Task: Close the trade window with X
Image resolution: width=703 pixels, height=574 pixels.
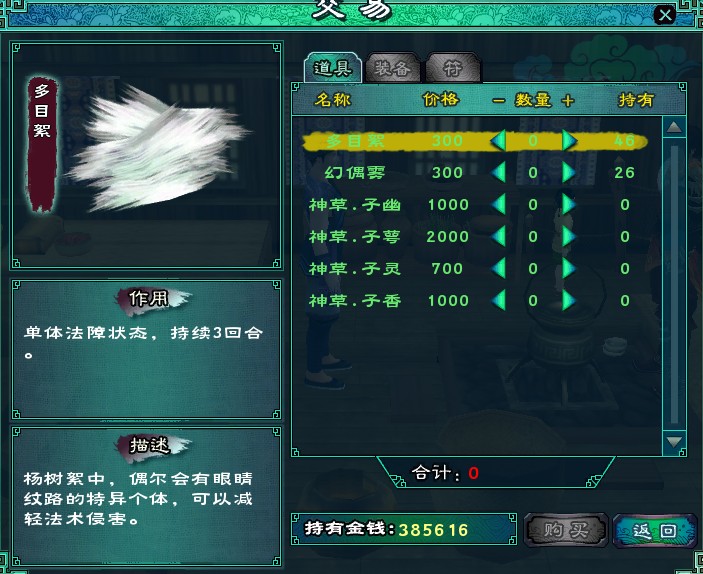Action: pyautogui.click(x=664, y=15)
